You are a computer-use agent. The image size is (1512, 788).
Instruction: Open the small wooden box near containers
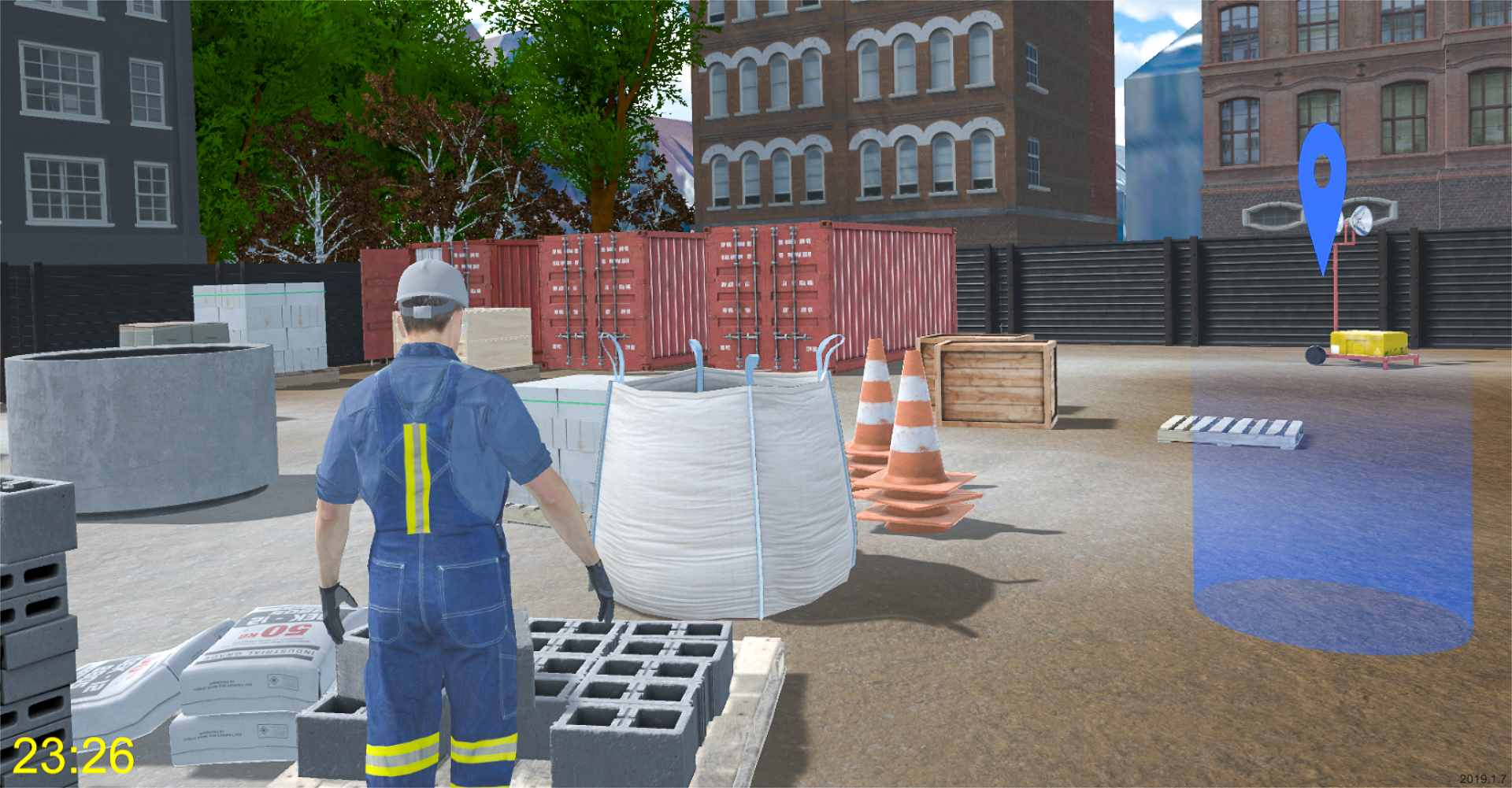[496, 339]
